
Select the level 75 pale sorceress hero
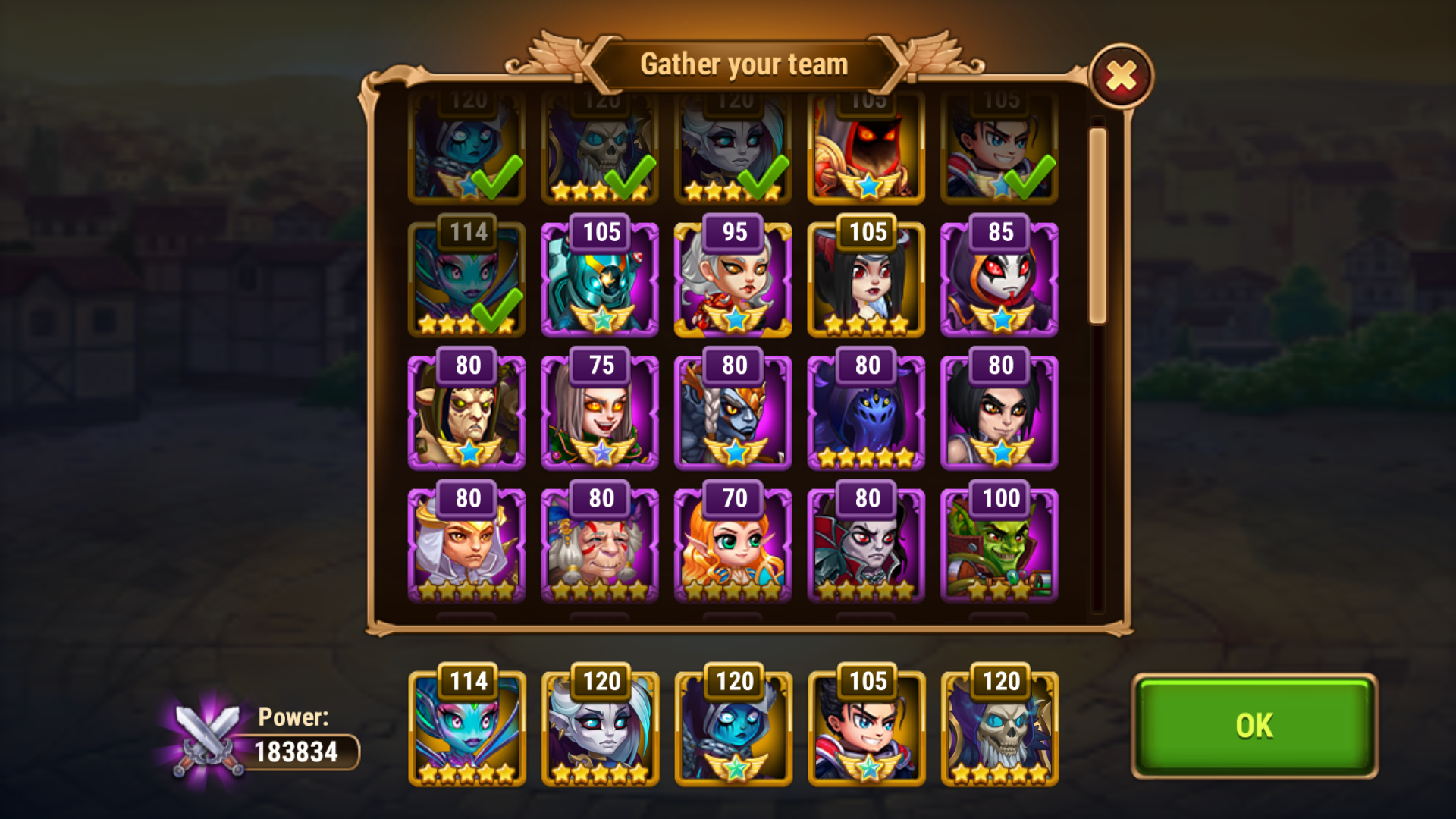599,413
